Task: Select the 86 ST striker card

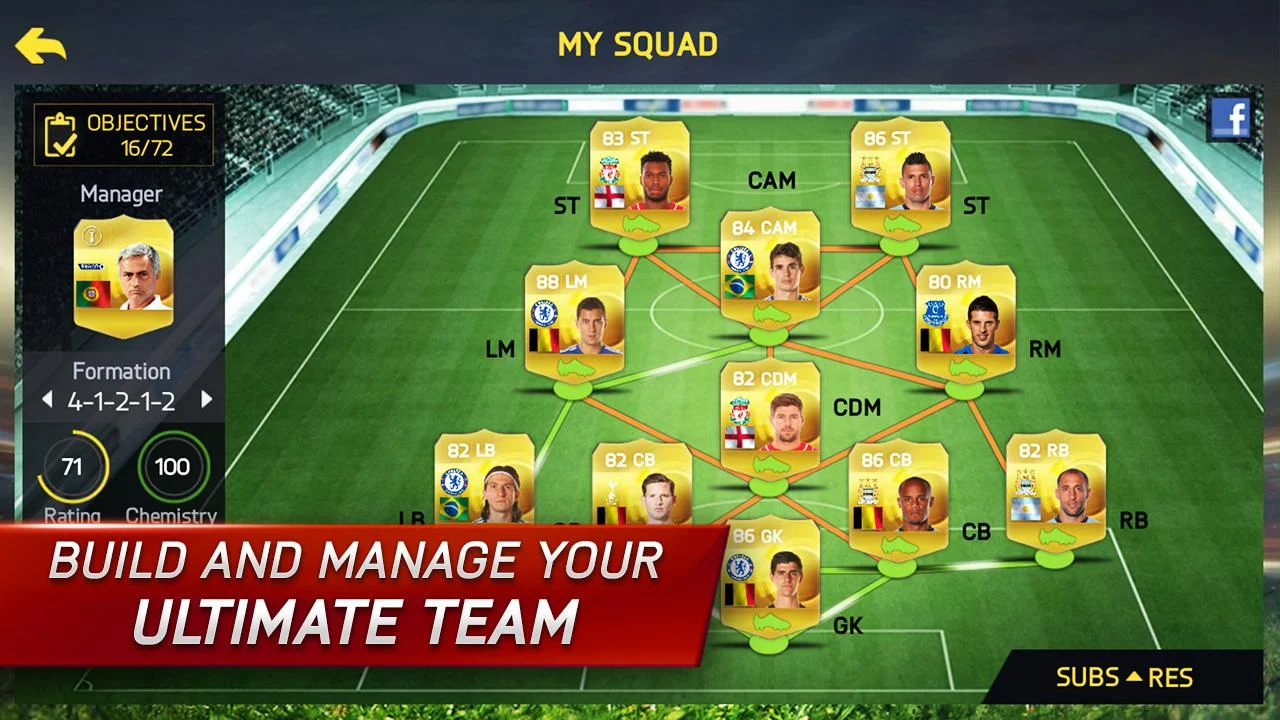Action: click(x=899, y=175)
